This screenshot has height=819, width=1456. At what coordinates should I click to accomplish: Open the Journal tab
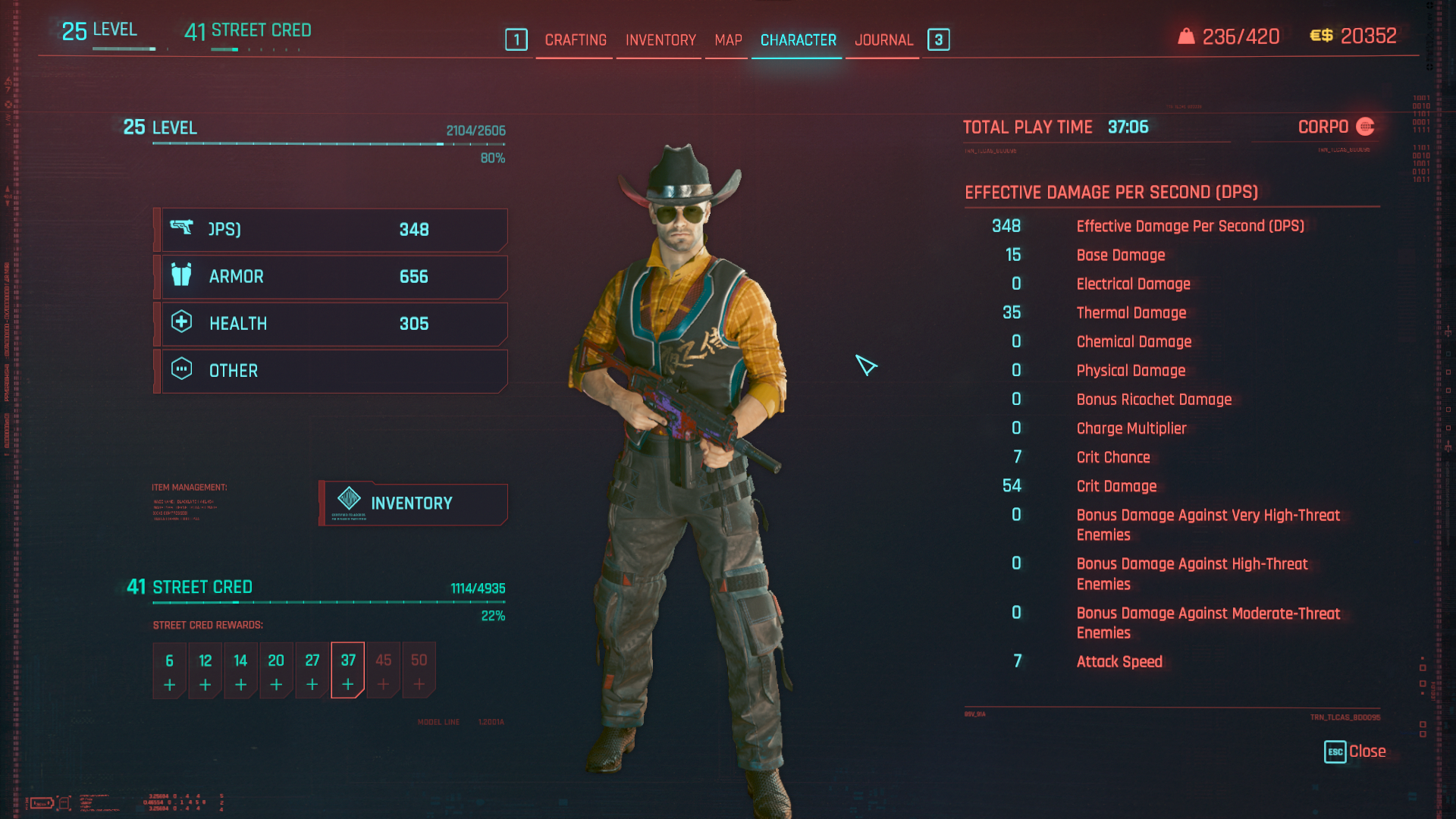coord(883,40)
